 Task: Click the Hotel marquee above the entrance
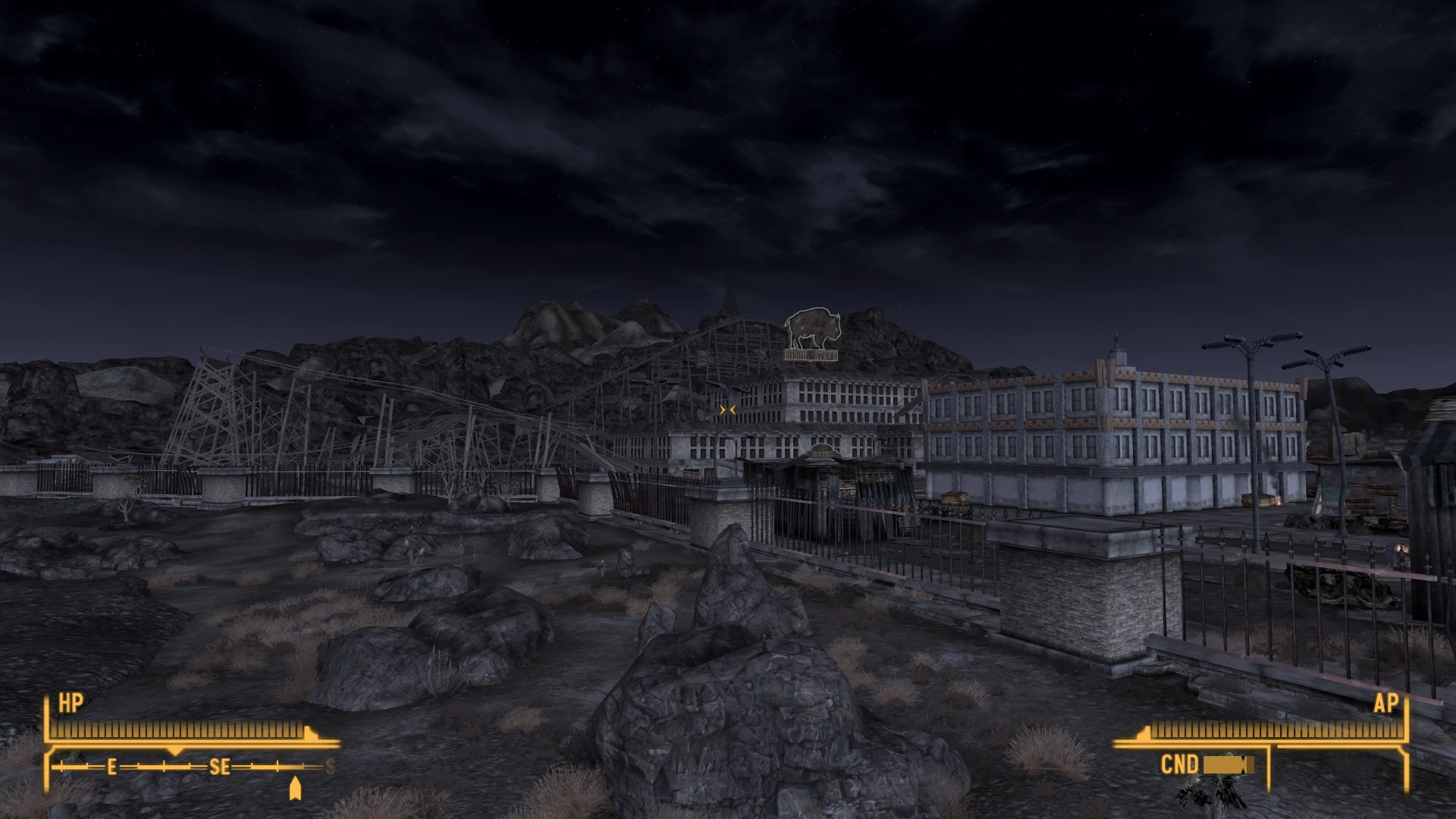(x=822, y=452)
